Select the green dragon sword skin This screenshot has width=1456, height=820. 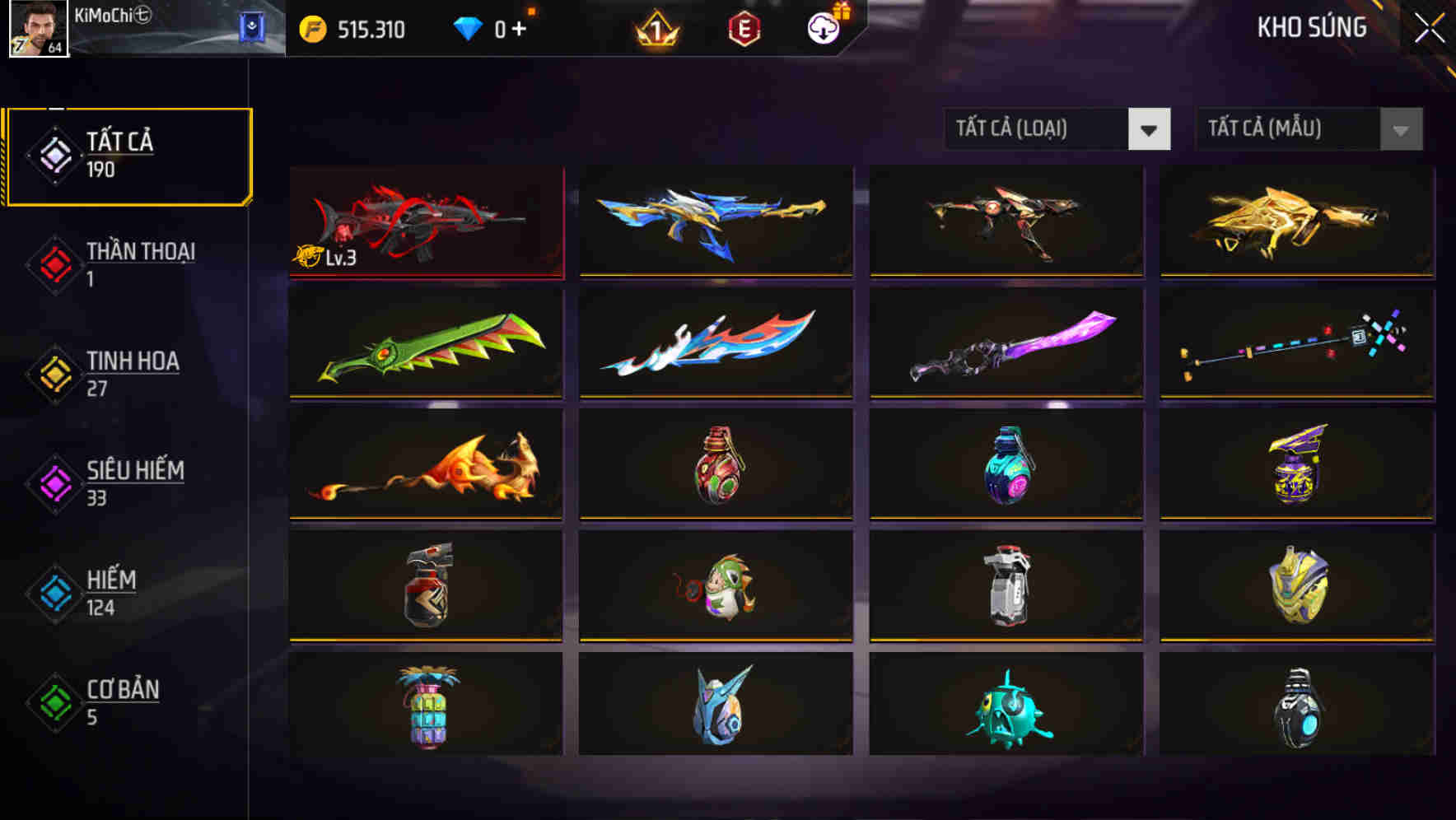click(x=425, y=343)
